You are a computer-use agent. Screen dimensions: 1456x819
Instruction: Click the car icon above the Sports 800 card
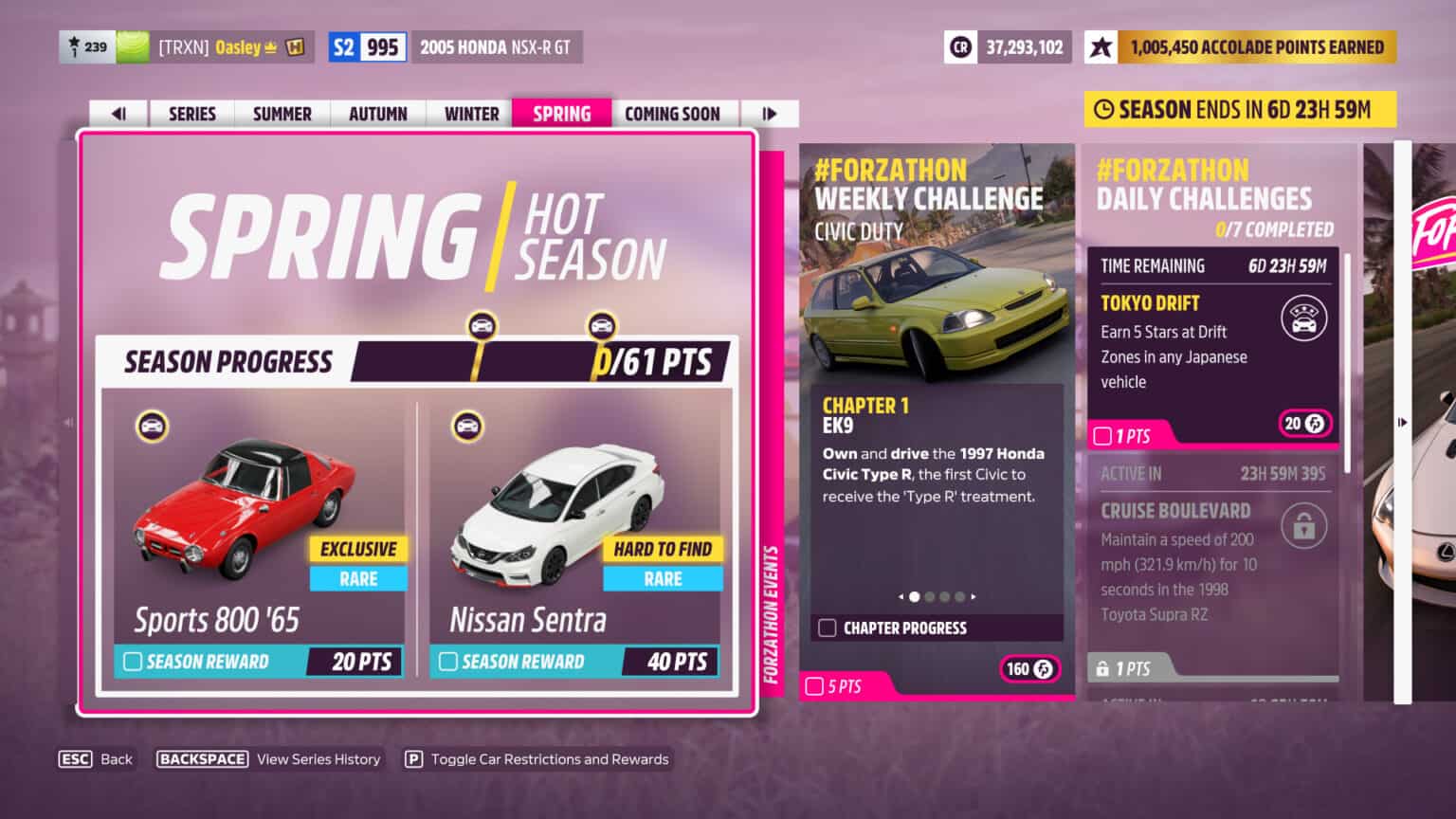(153, 426)
